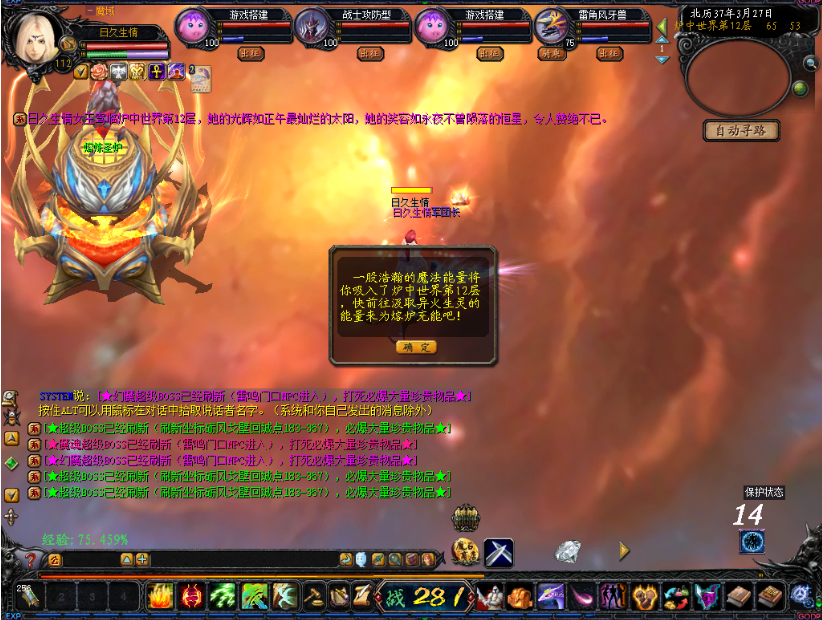The width and height of the screenshot is (822, 620).
Task: Select the 战士攻防型 pet portrait
Action: [312, 26]
